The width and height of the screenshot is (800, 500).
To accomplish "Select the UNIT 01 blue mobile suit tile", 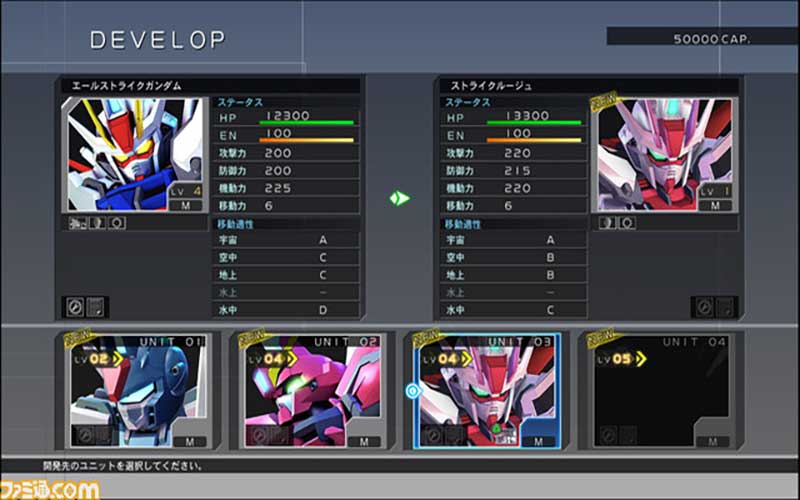I will point(136,391).
